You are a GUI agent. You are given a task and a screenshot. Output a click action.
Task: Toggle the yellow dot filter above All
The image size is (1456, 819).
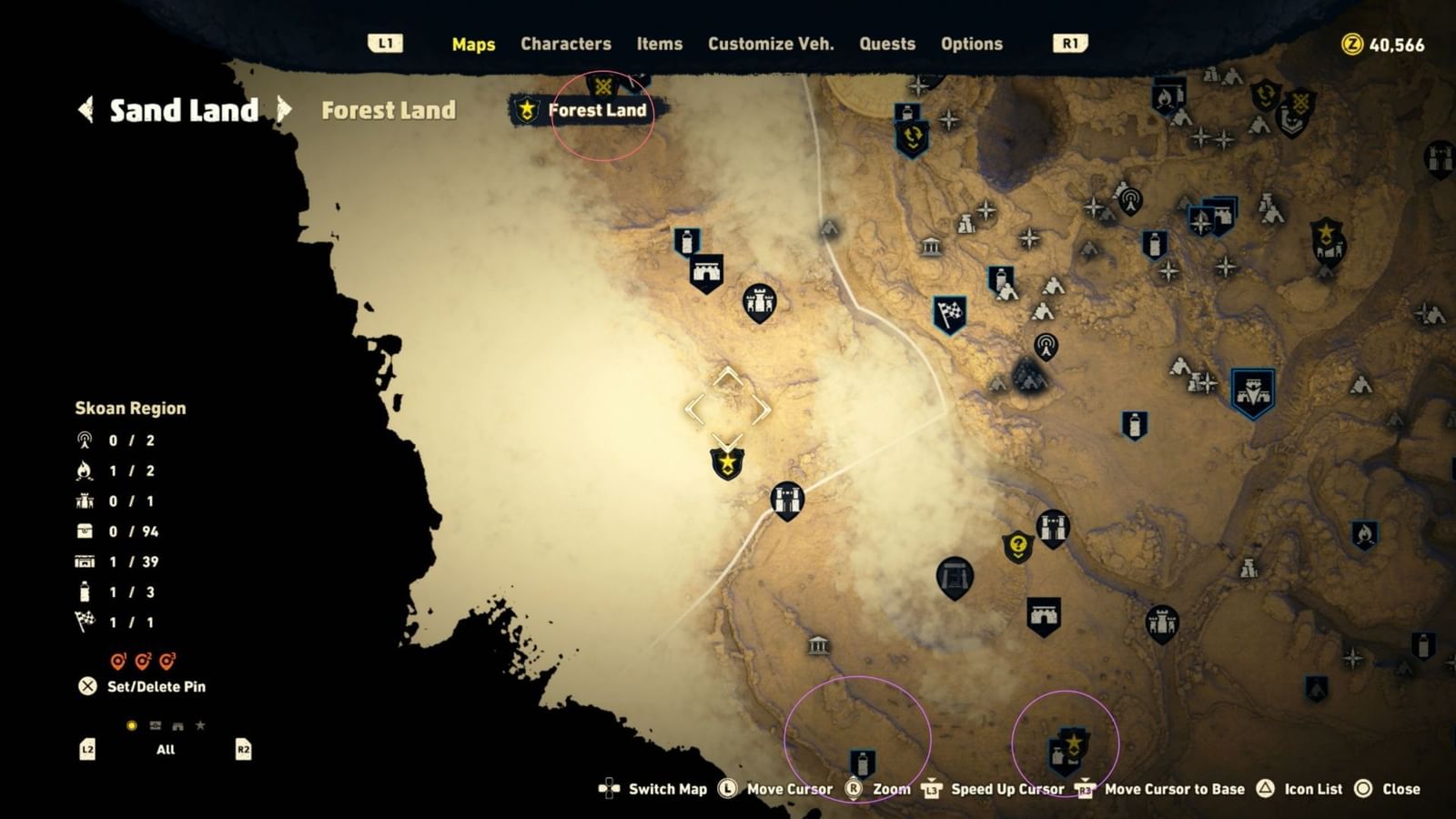tap(130, 724)
